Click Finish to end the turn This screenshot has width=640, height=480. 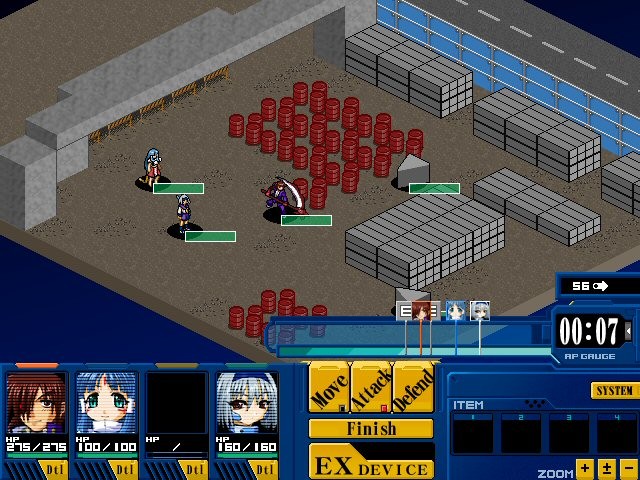tap(371, 429)
